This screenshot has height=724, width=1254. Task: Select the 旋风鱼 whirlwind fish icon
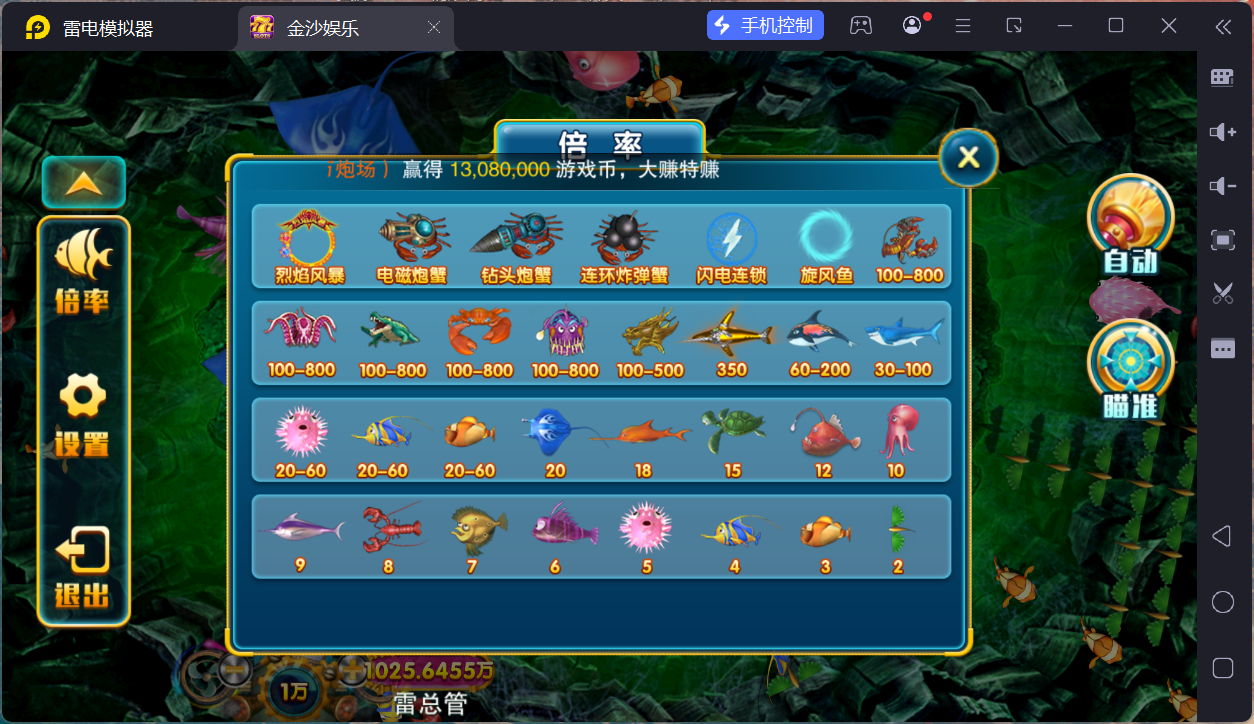click(827, 238)
